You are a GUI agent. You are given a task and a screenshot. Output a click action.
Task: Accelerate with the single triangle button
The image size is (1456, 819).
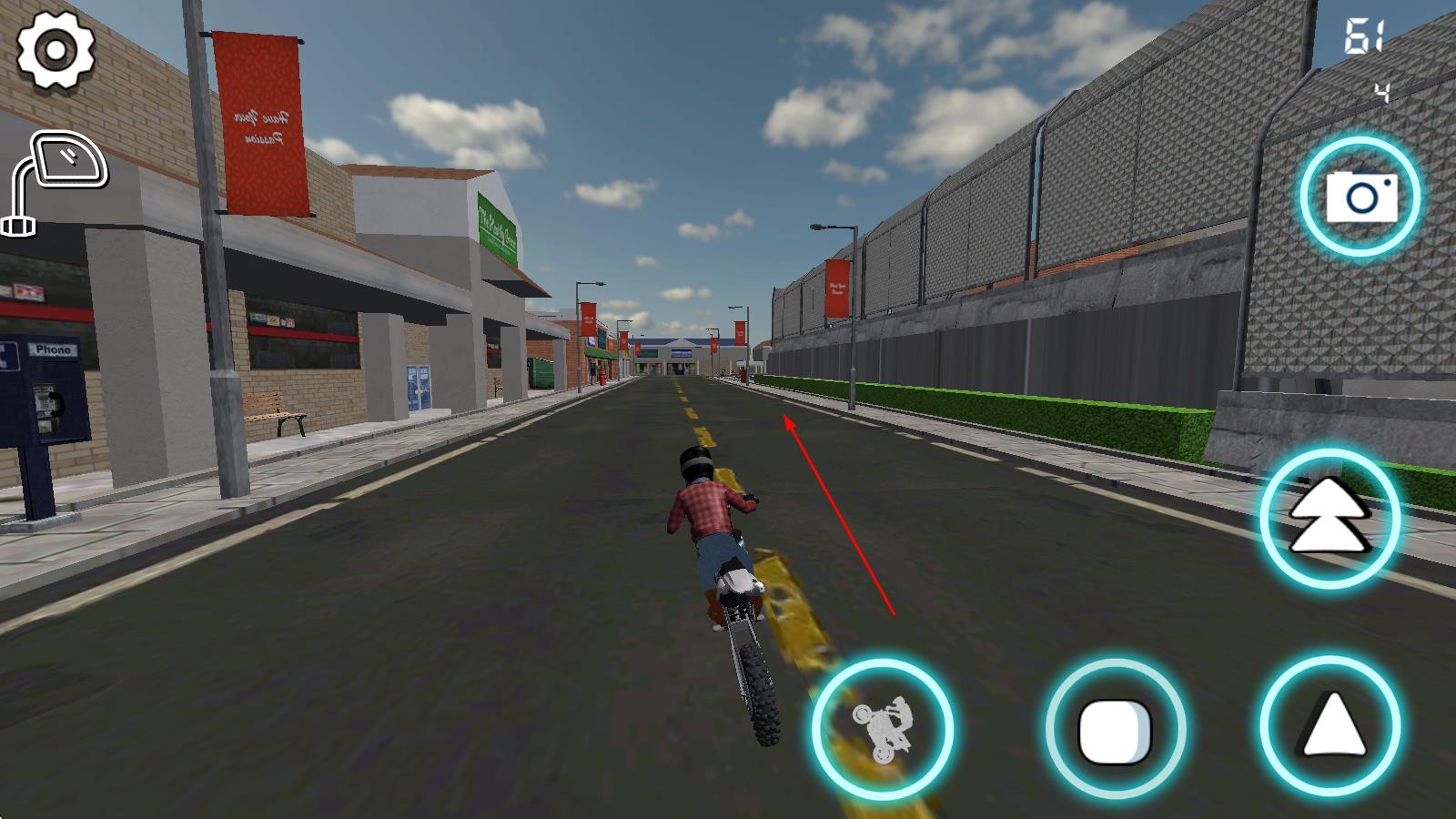pyautogui.click(x=1330, y=726)
